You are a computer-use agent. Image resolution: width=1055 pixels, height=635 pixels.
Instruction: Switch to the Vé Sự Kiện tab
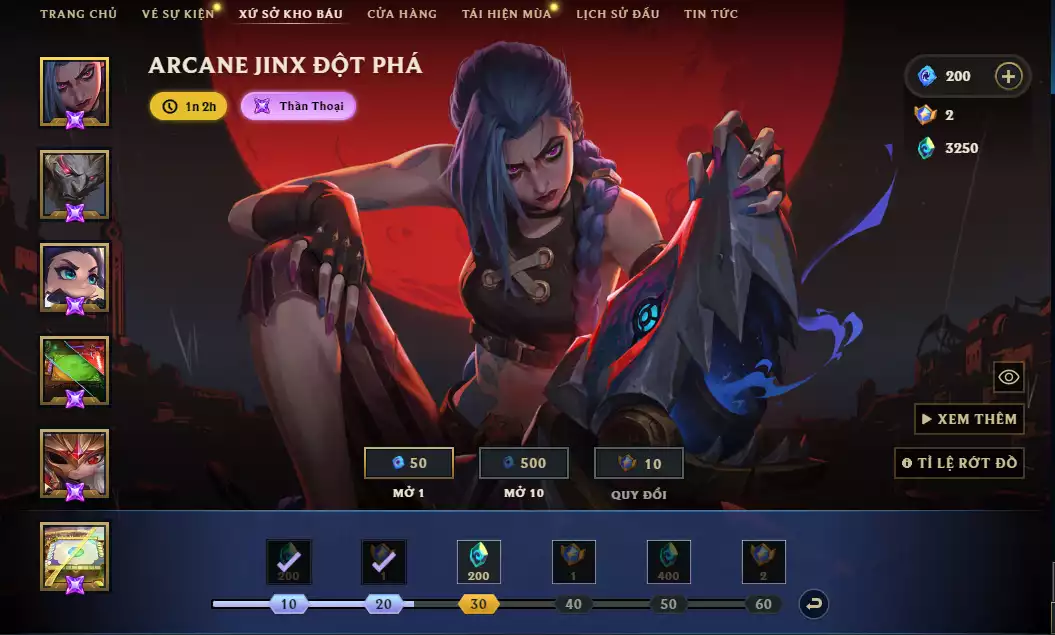(178, 14)
